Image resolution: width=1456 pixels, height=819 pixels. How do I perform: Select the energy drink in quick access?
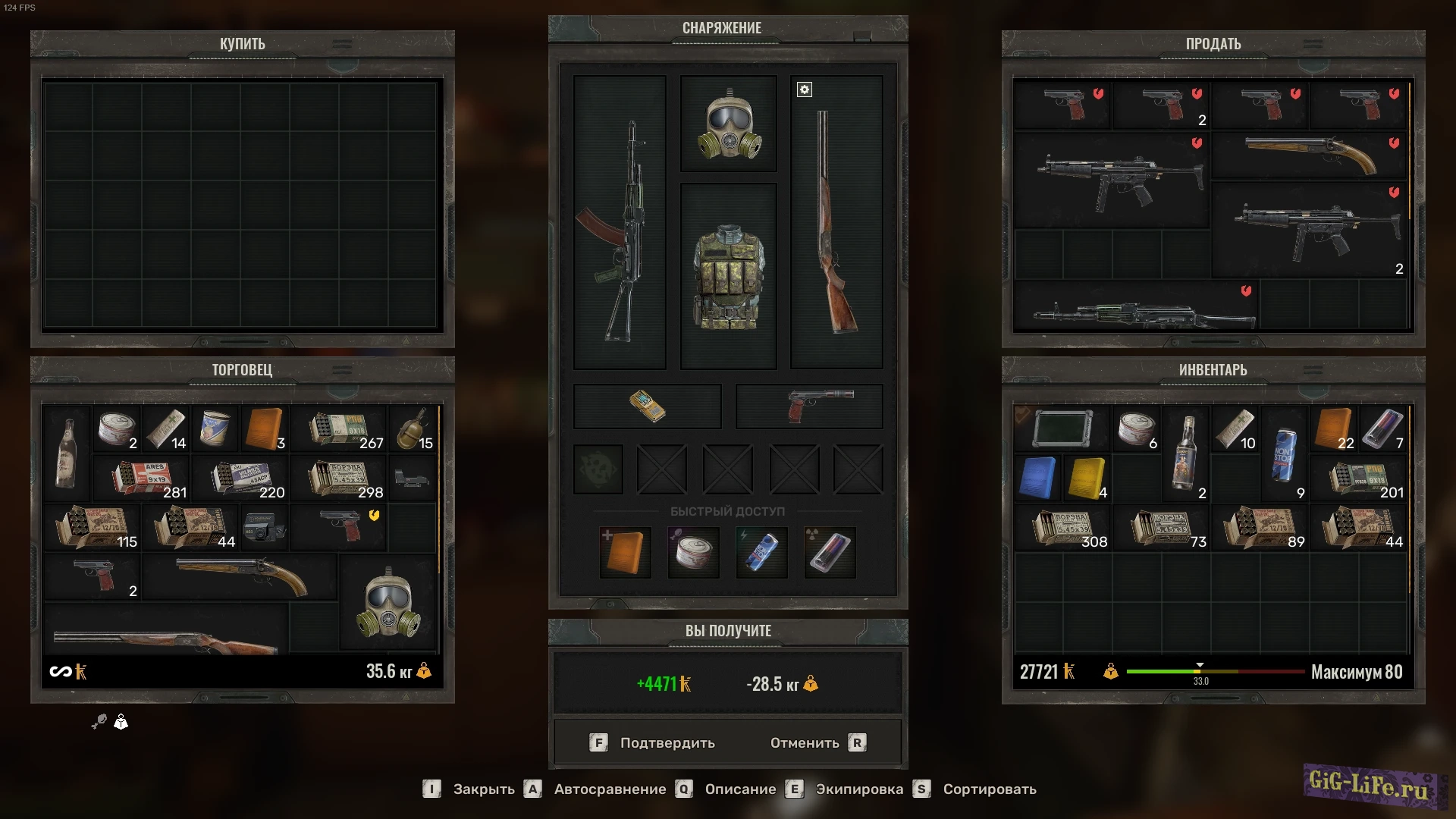tap(761, 552)
